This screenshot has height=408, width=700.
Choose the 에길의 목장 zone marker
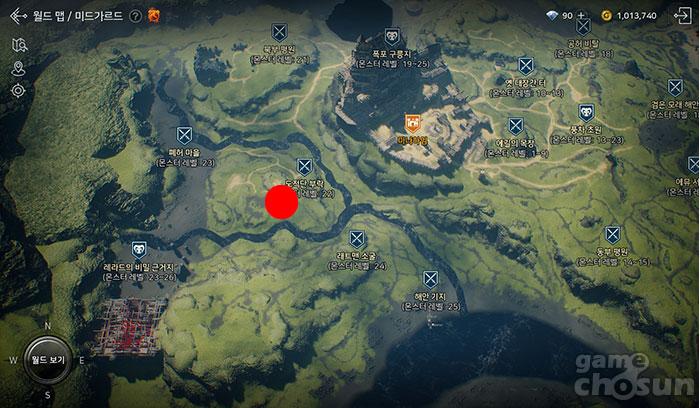[x=515, y=126]
